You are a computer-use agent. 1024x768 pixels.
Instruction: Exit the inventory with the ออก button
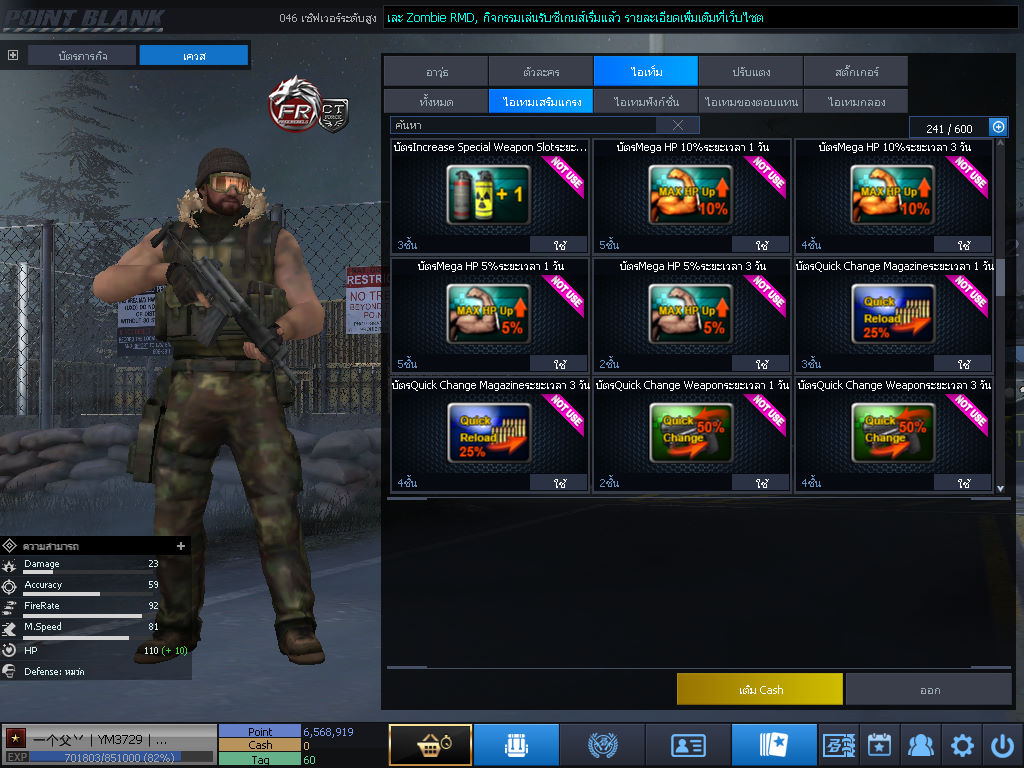pos(929,689)
